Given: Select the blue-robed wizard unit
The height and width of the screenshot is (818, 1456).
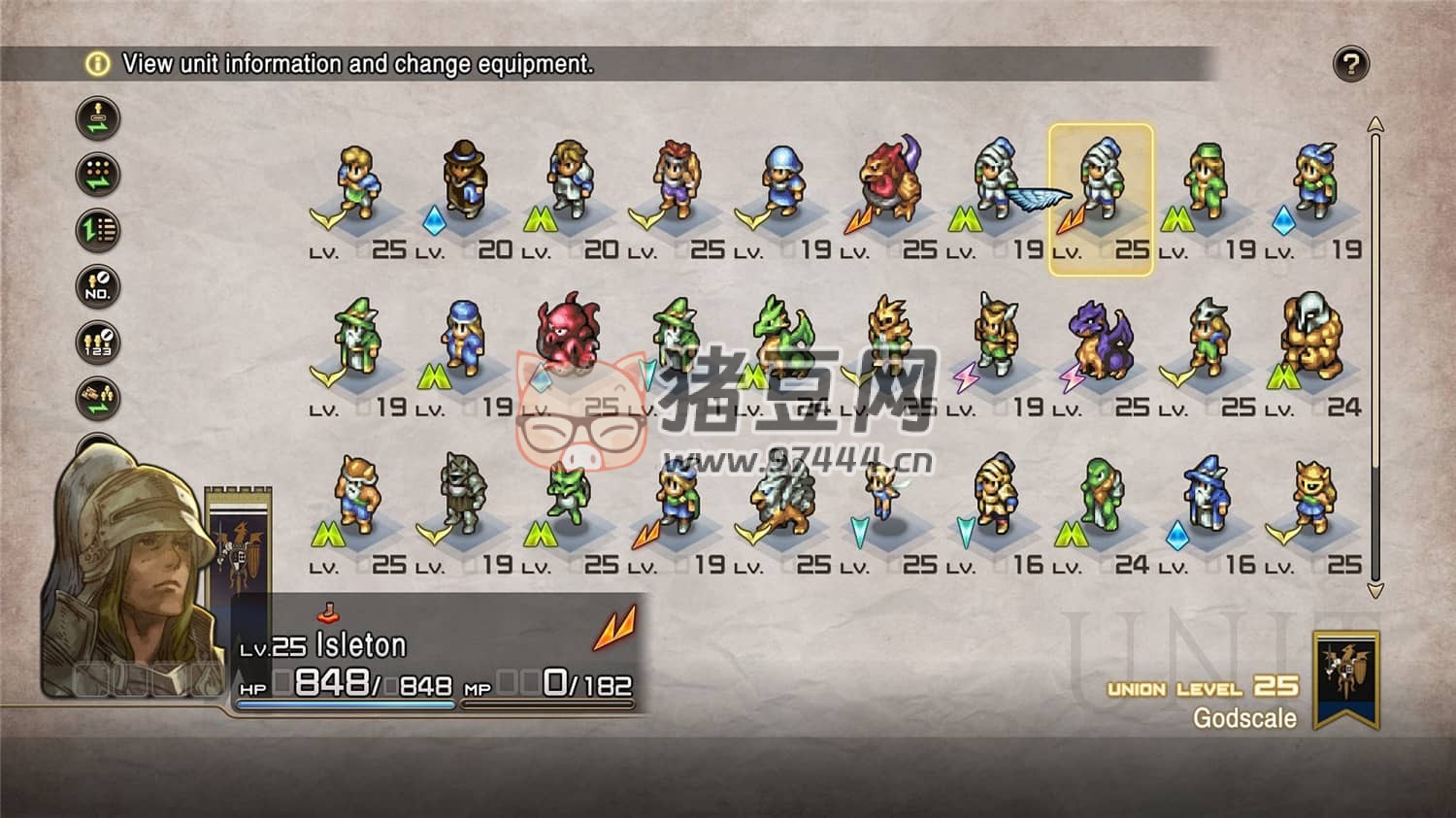Looking at the screenshot, I should coord(1207,497).
